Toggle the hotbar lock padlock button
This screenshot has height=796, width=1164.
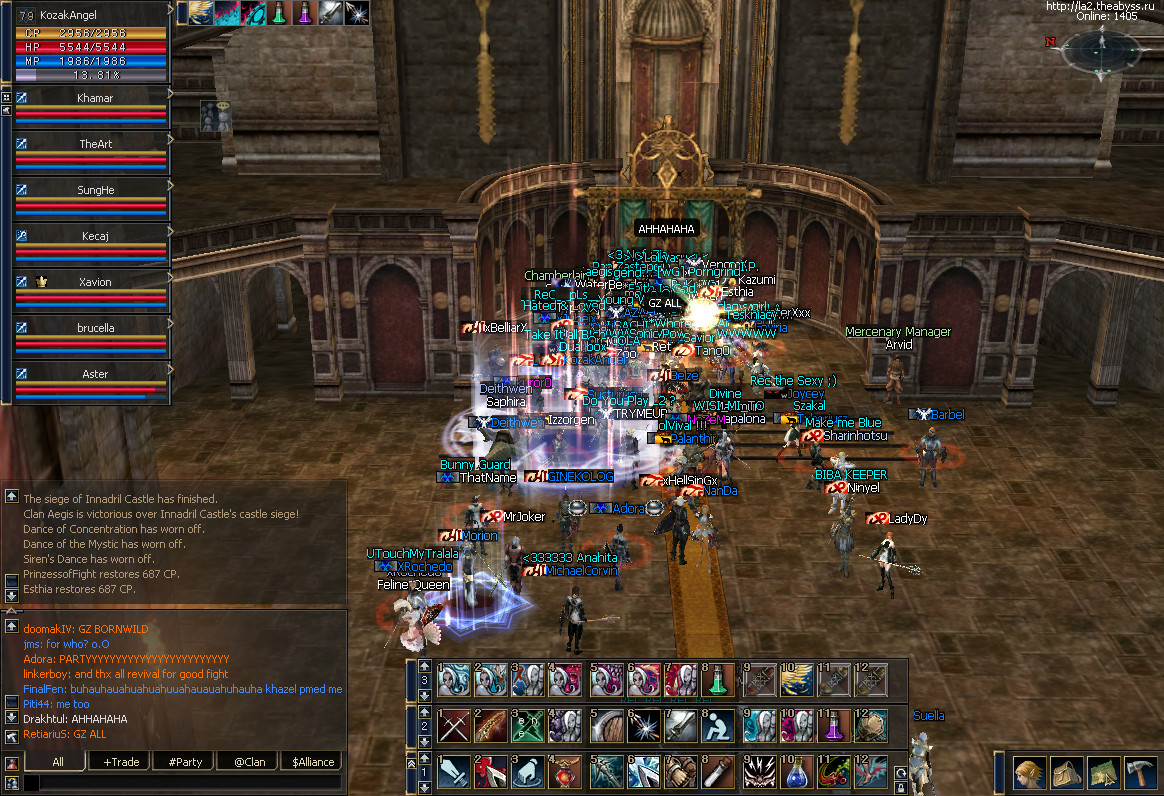pos(902,789)
